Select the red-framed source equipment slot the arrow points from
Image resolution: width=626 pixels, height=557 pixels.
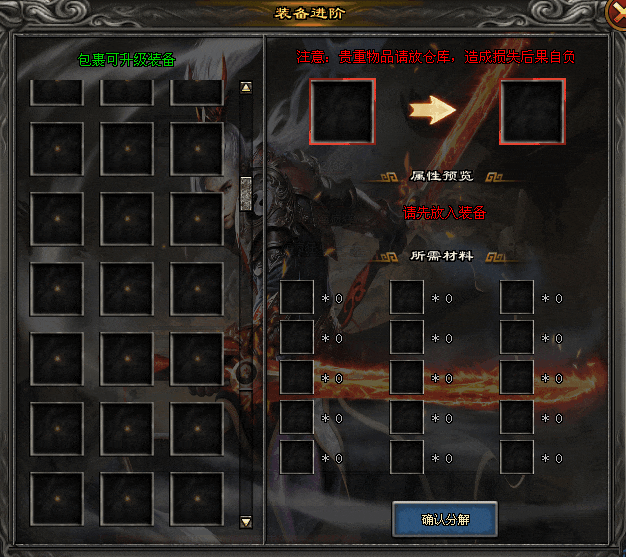(x=343, y=111)
